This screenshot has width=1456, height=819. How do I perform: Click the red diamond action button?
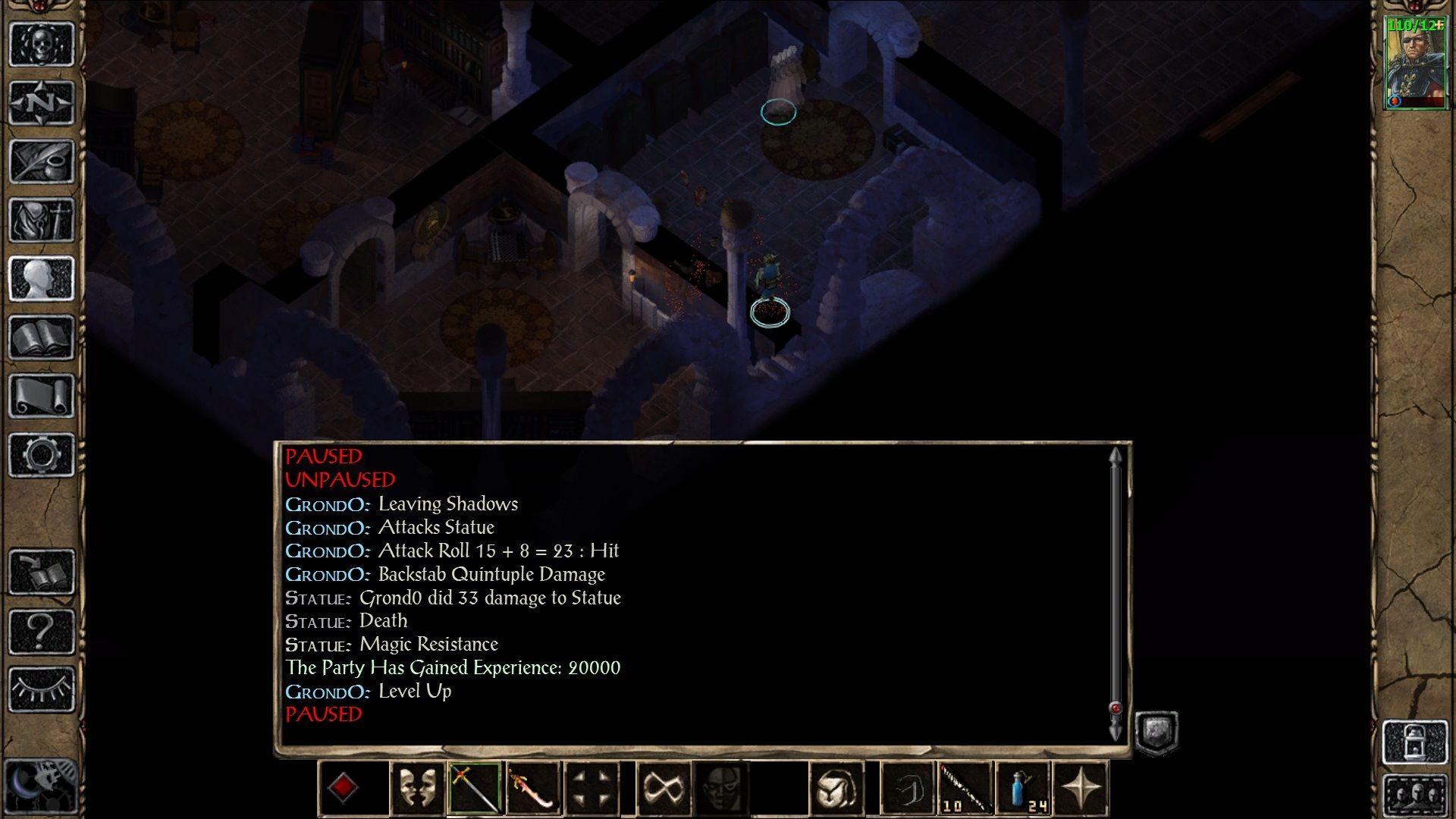click(343, 788)
